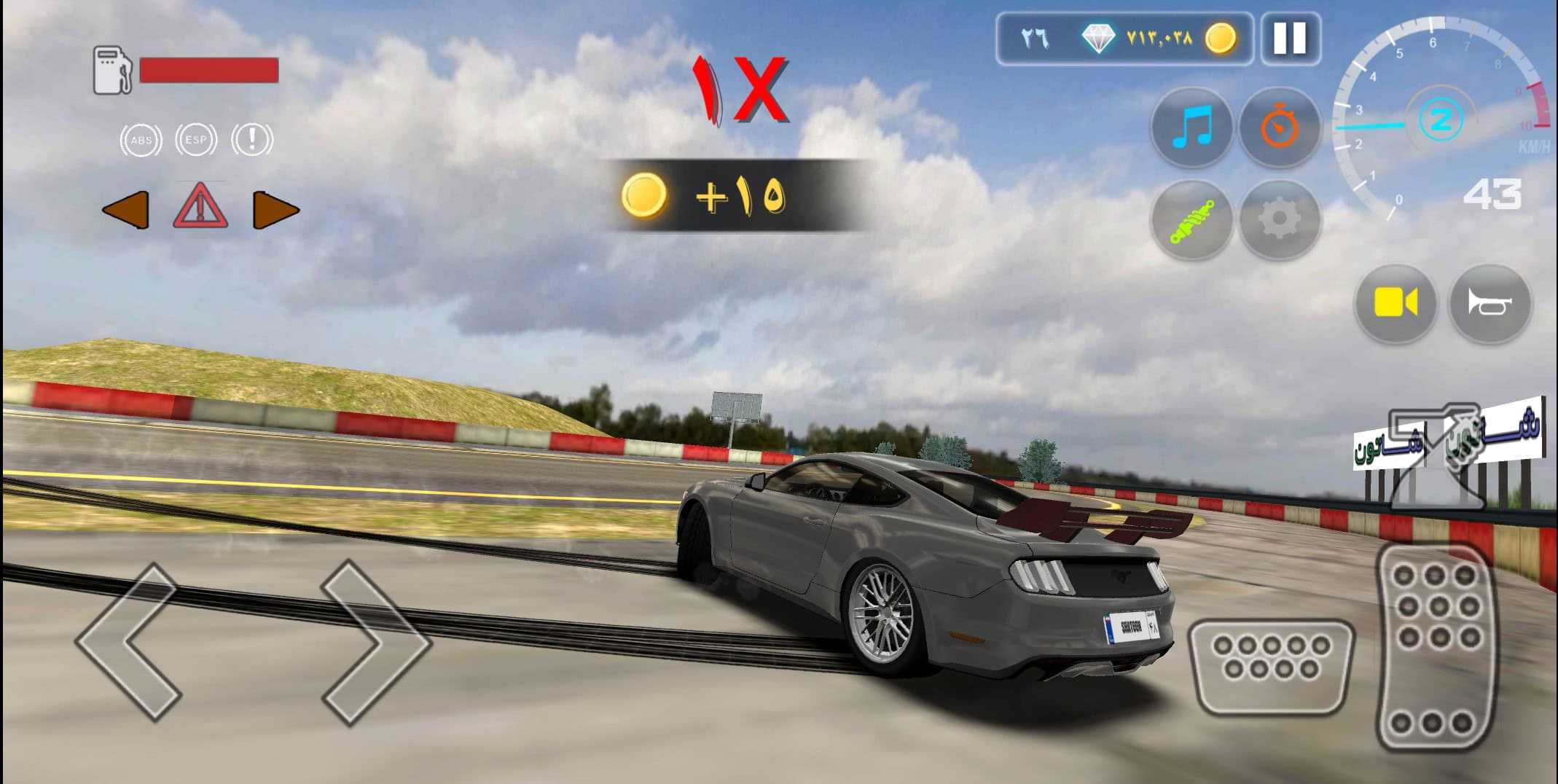1558x784 pixels.
Task: Steer right with the right chevron
Action: (375, 641)
